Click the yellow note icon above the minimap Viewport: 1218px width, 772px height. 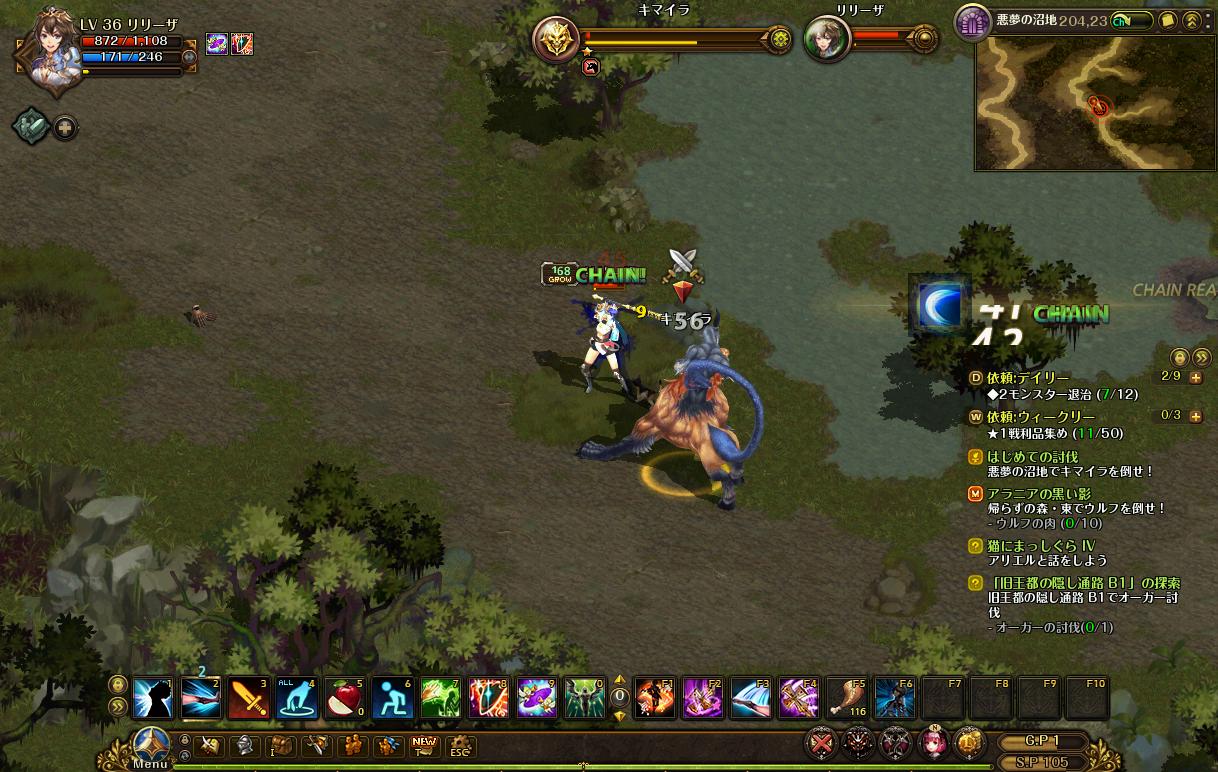pos(1167,20)
